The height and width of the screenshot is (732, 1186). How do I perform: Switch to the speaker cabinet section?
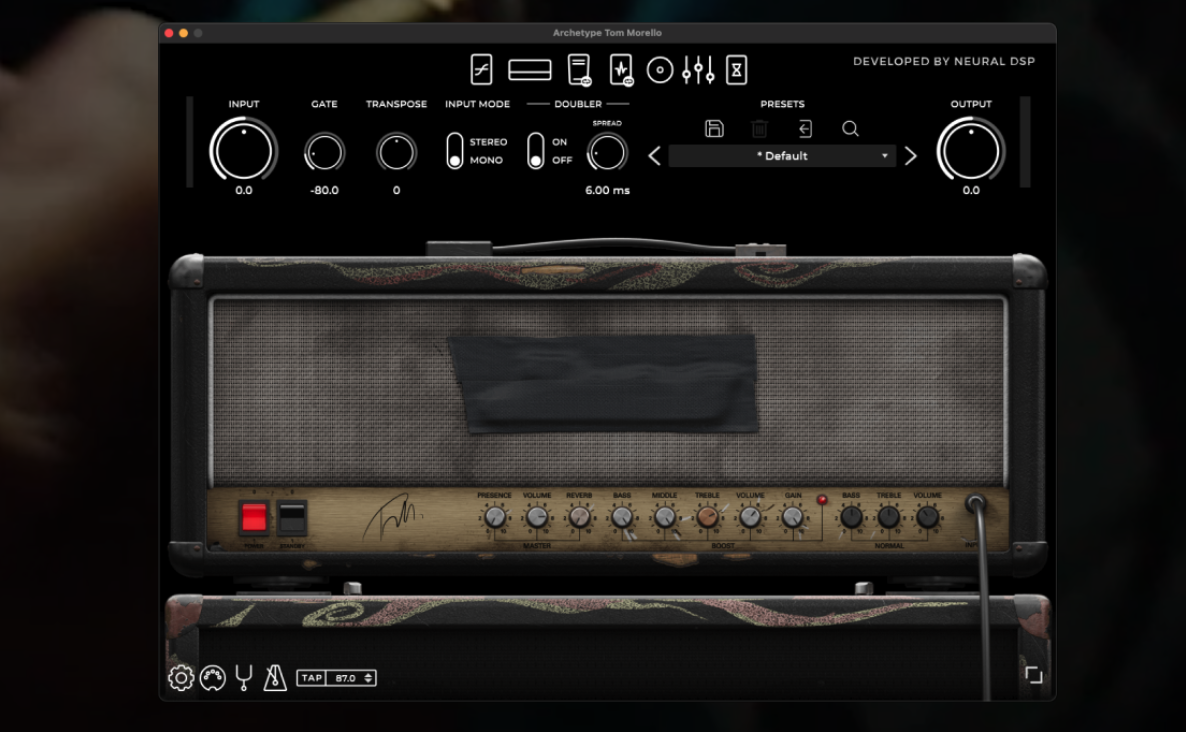(659, 70)
